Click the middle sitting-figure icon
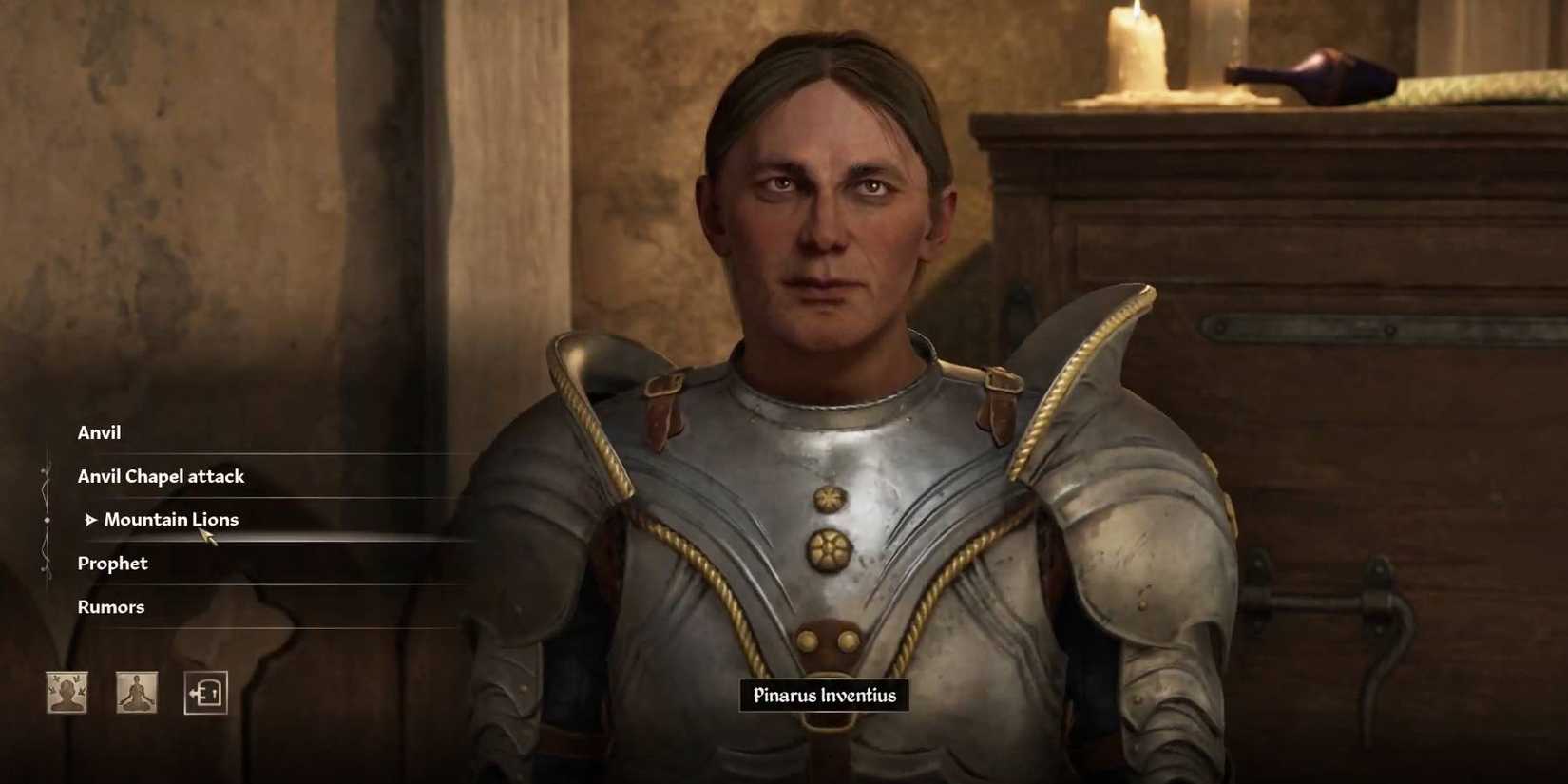This screenshot has width=1568, height=784. tap(136, 693)
